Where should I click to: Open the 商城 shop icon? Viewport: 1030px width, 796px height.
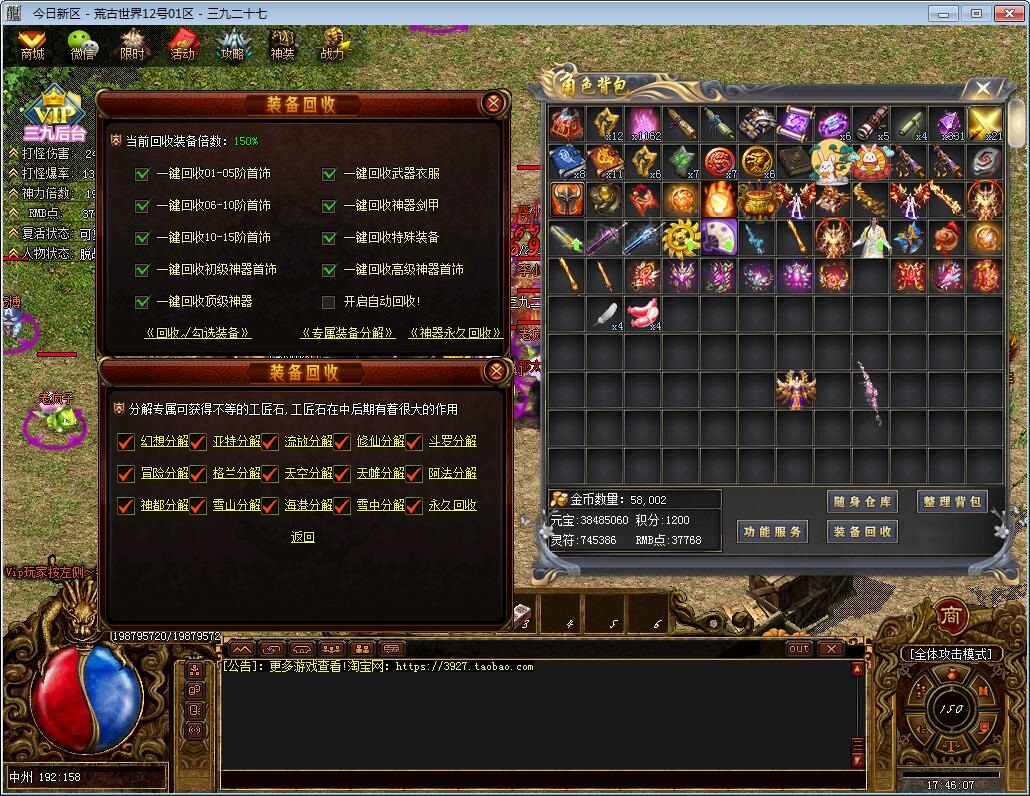click(33, 44)
